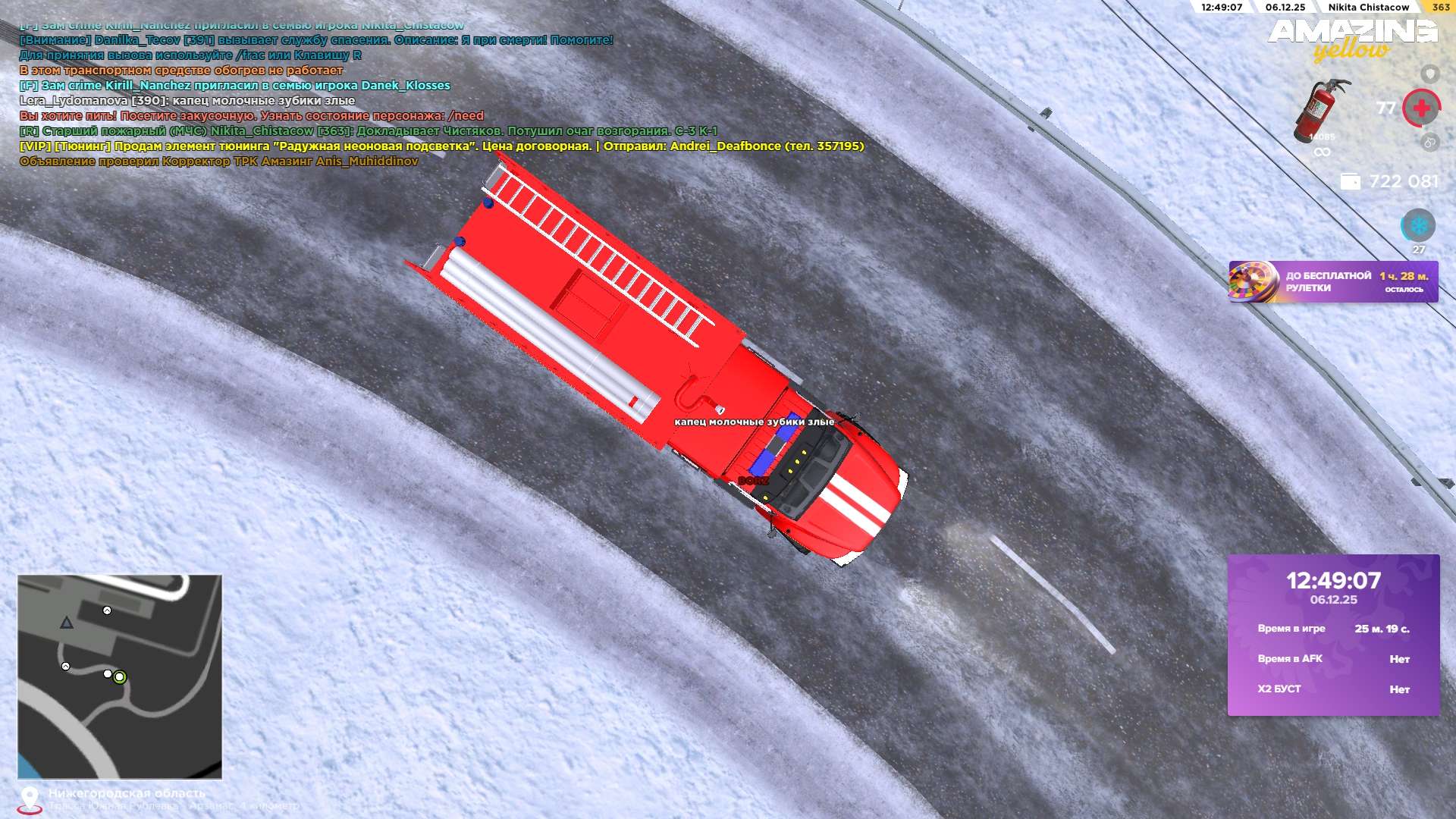Click the Amazing Yellow server logo
Image resolution: width=1456 pixels, height=819 pixels.
click(x=1352, y=39)
